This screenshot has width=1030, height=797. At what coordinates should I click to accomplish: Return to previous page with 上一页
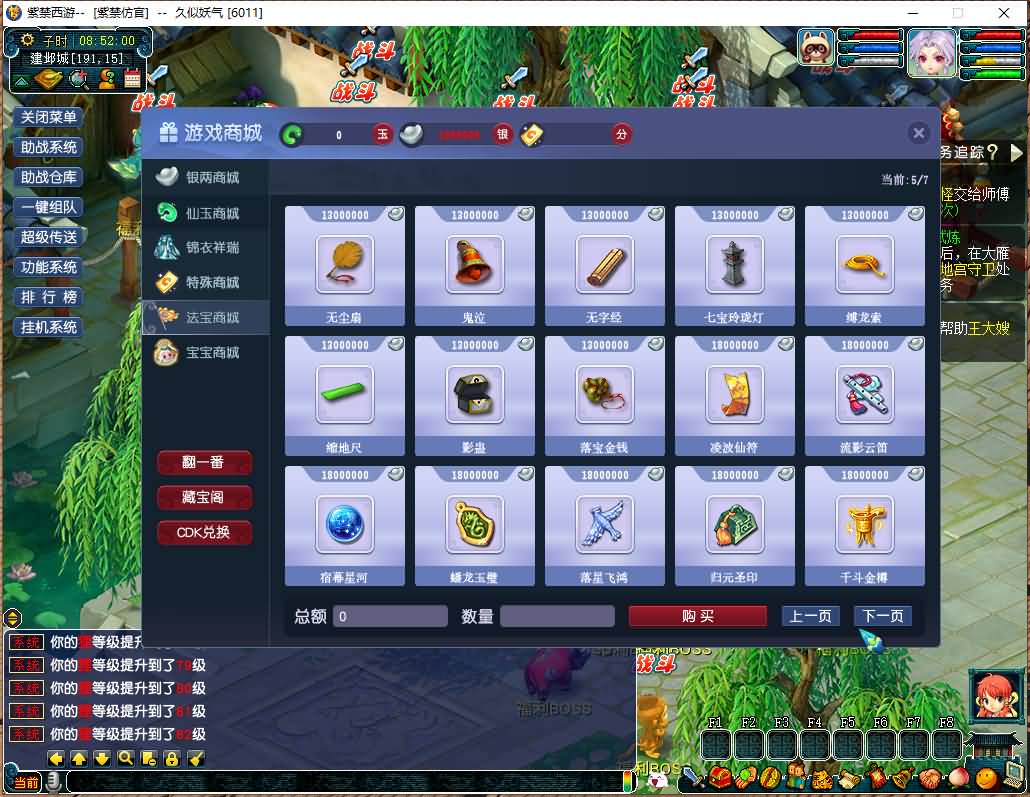pyautogui.click(x=810, y=616)
